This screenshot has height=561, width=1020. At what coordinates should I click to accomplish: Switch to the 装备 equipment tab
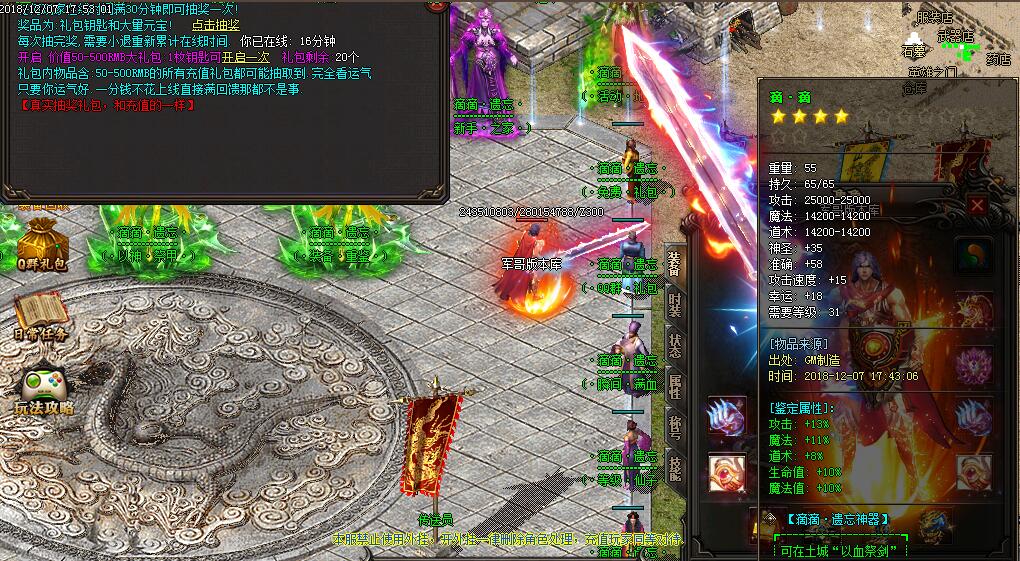(676, 265)
